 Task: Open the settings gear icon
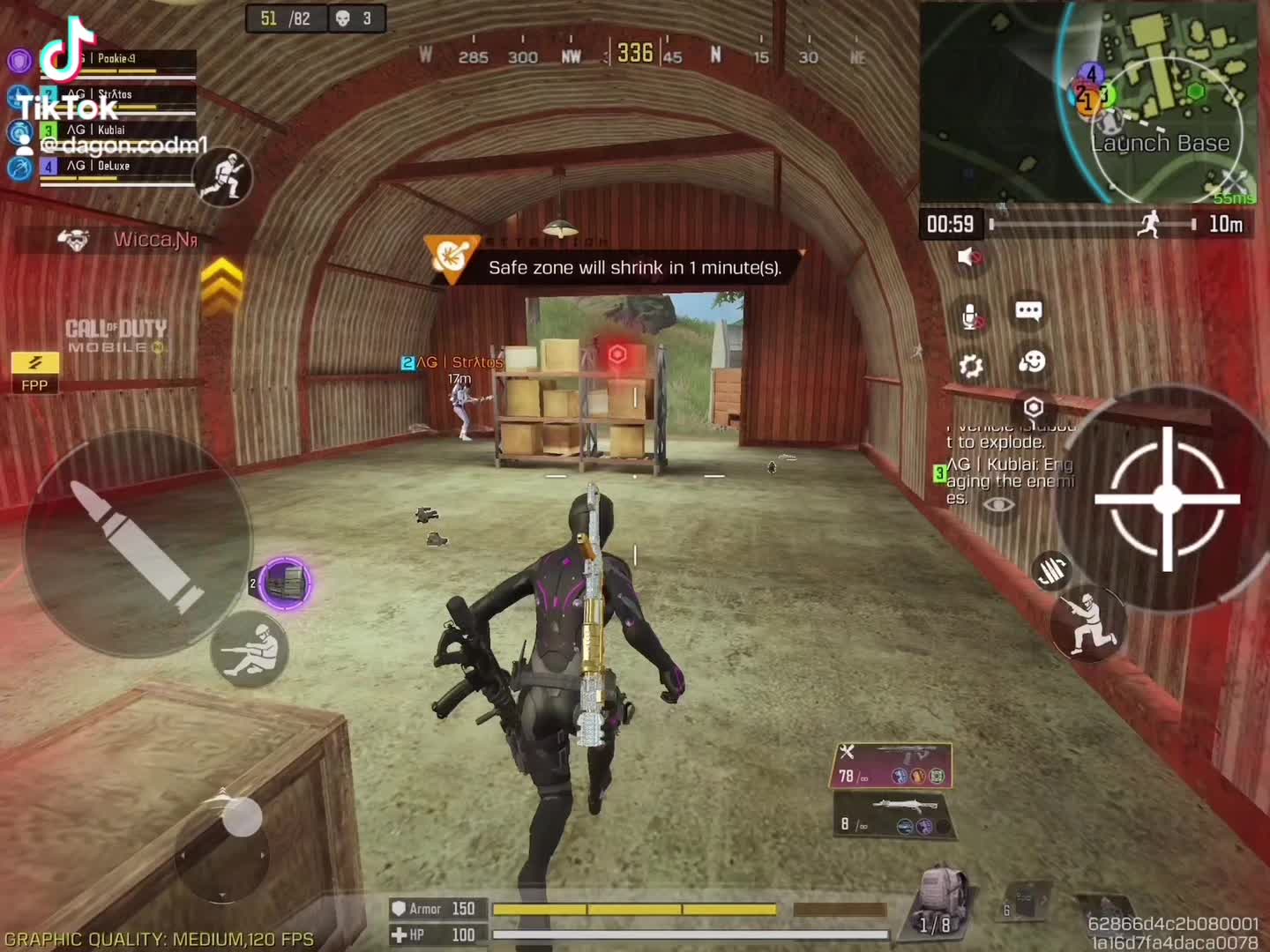(971, 365)
